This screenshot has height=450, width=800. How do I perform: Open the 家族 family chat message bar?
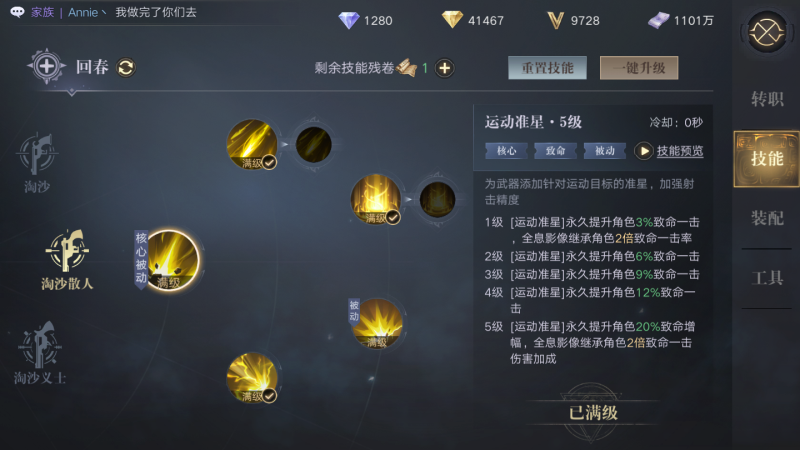pos(110,13)
